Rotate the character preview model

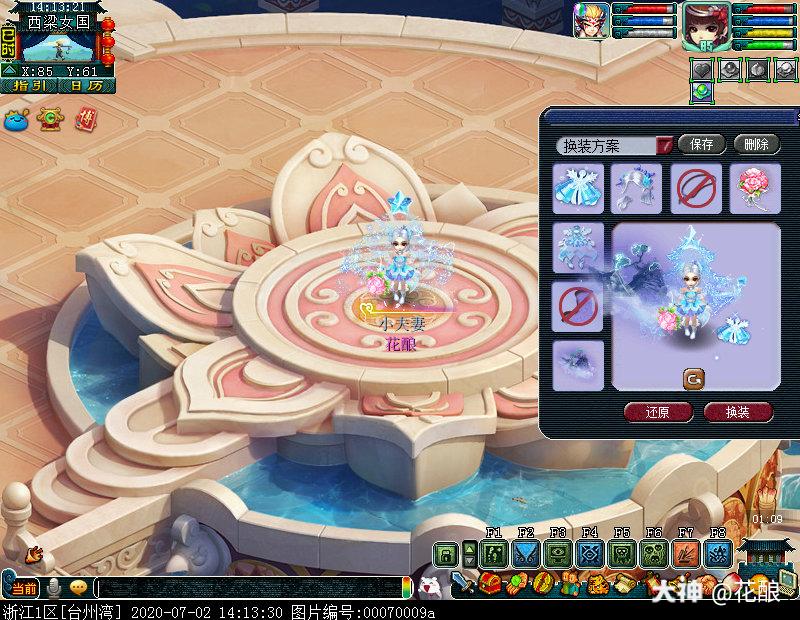(693, 378)
